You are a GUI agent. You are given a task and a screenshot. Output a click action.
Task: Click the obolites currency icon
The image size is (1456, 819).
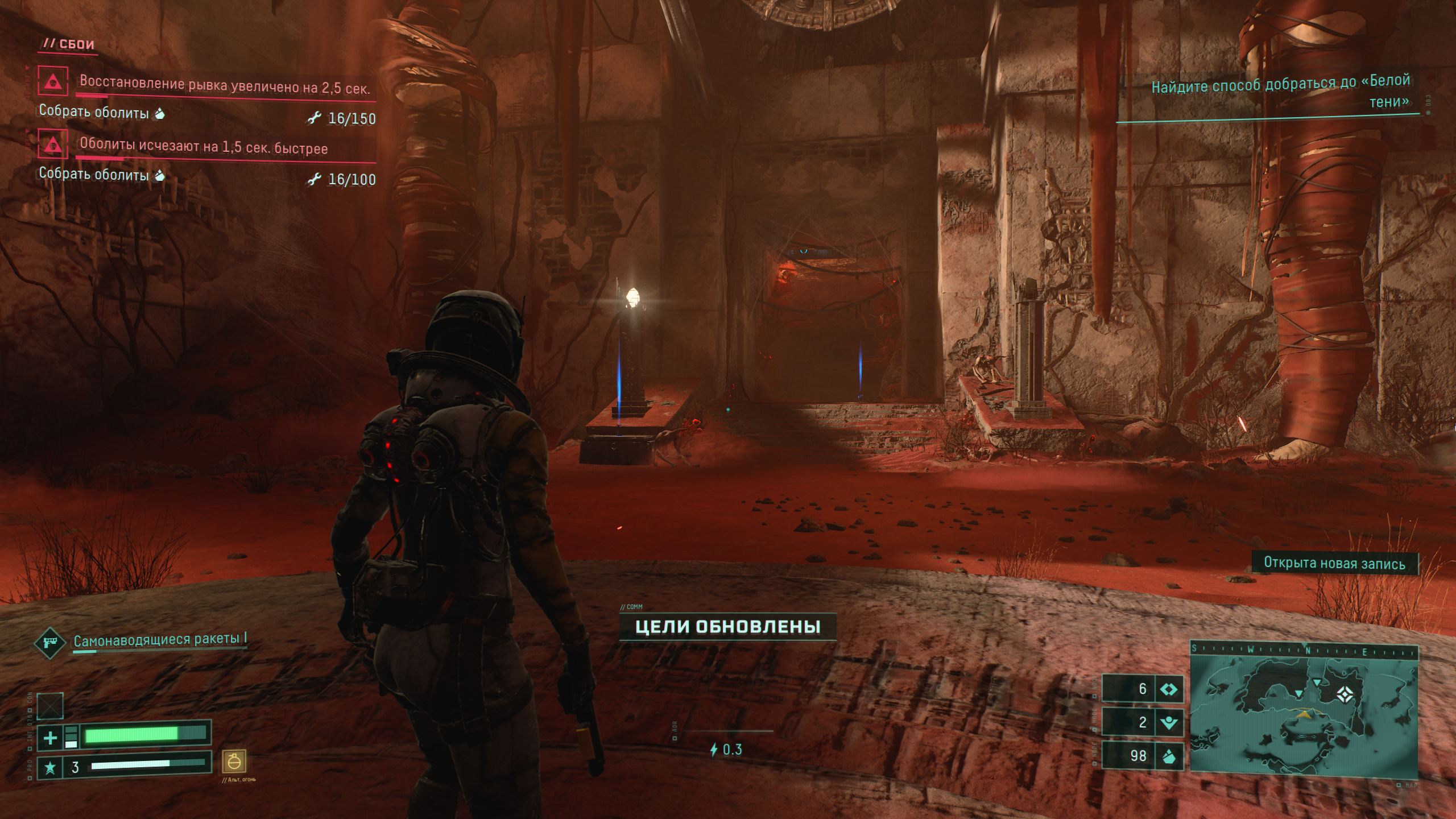(1168, 756)
